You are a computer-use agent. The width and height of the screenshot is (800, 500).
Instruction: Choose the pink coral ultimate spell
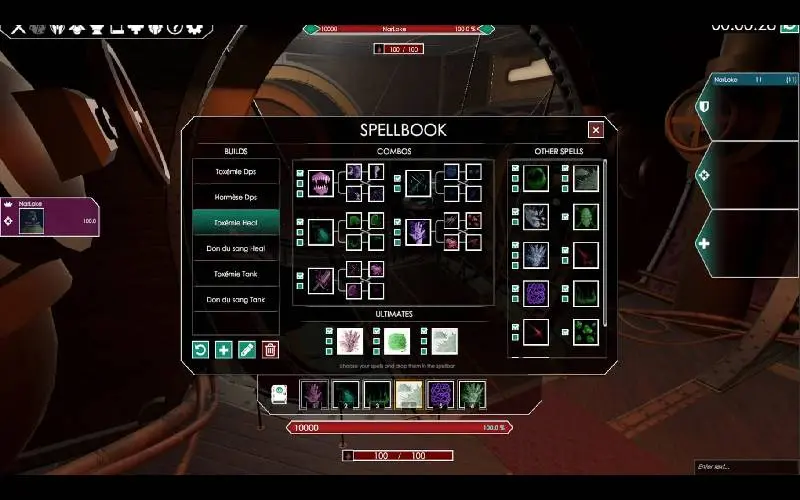tap(350, 341)
